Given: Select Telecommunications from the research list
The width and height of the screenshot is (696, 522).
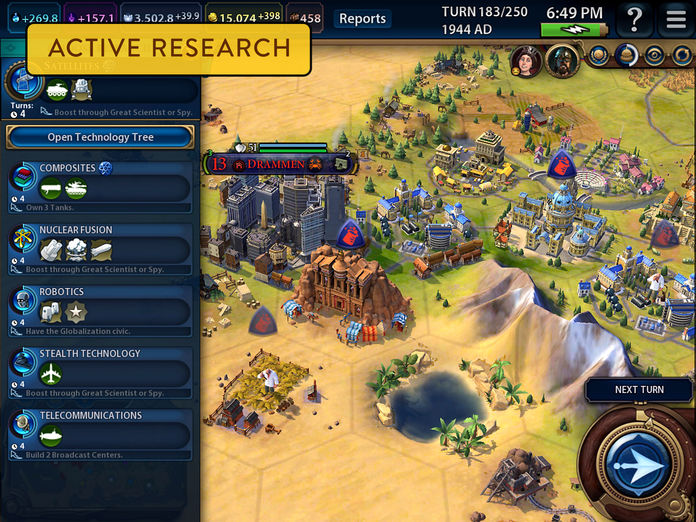Looking at the screenshot, I should (x=100, y=434).
